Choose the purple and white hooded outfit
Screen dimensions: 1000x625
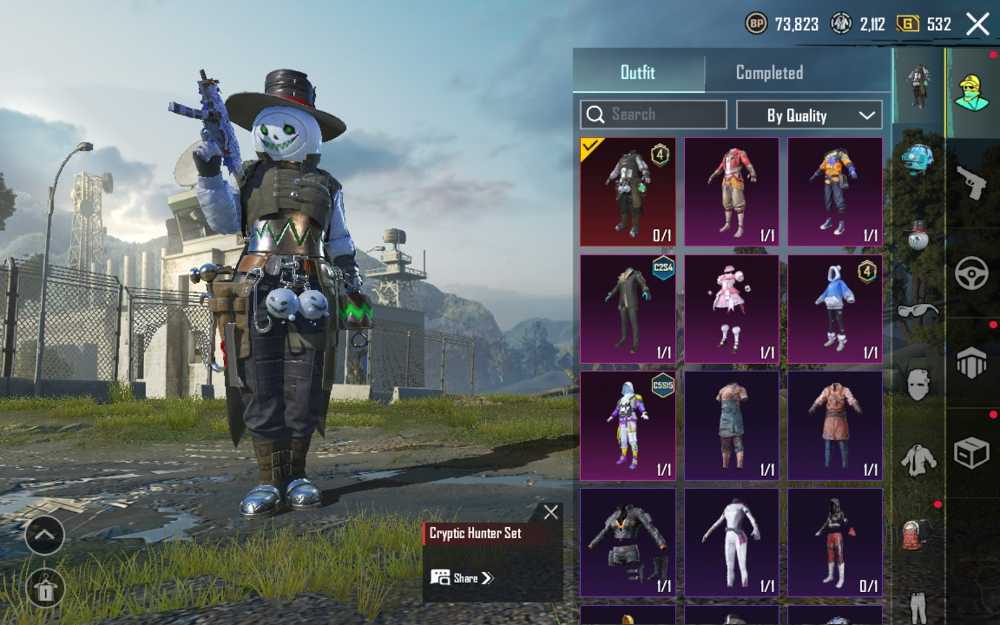tap(628, 425)
